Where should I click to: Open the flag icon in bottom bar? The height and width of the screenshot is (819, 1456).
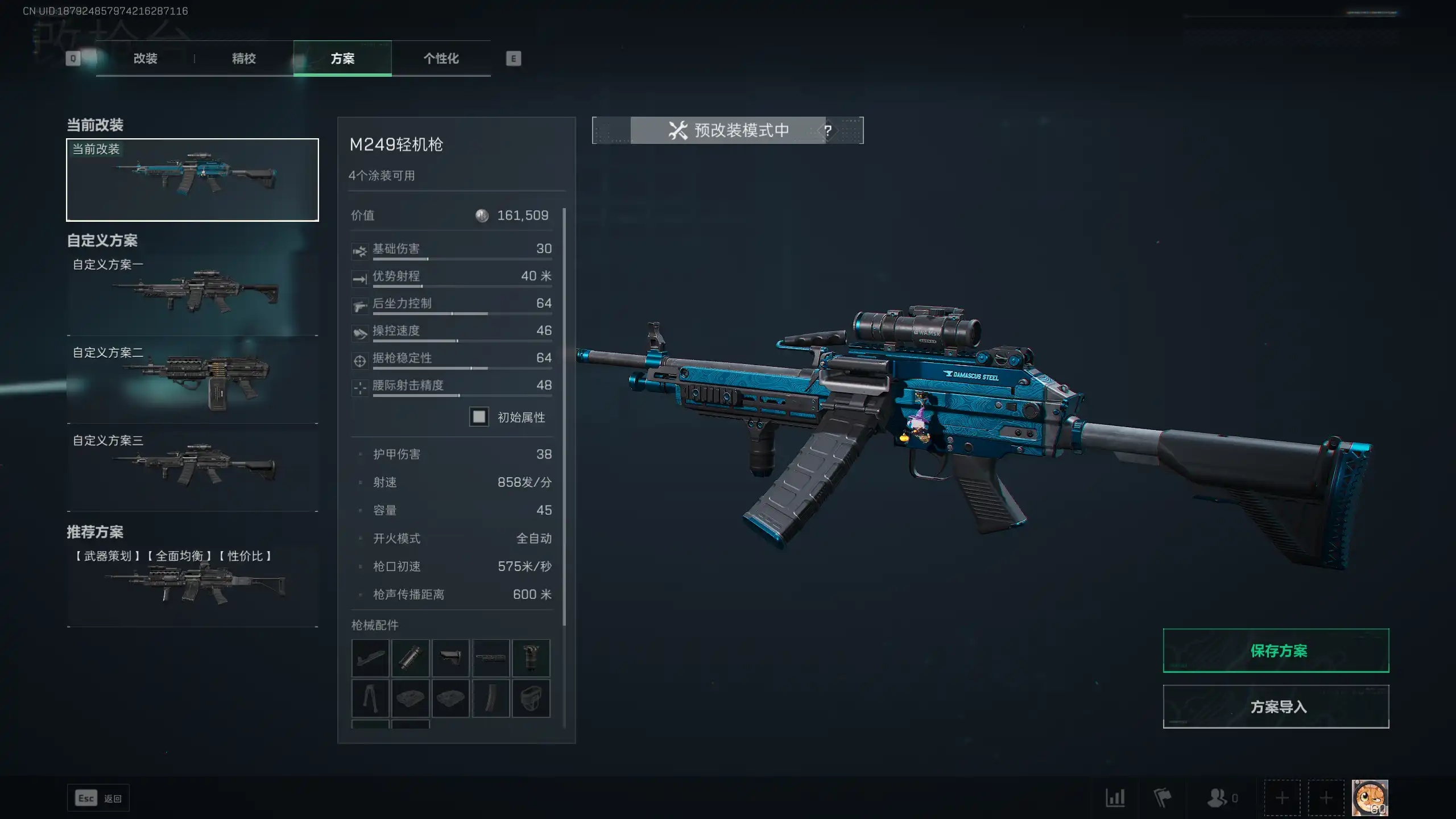[x=1162, y=798]
